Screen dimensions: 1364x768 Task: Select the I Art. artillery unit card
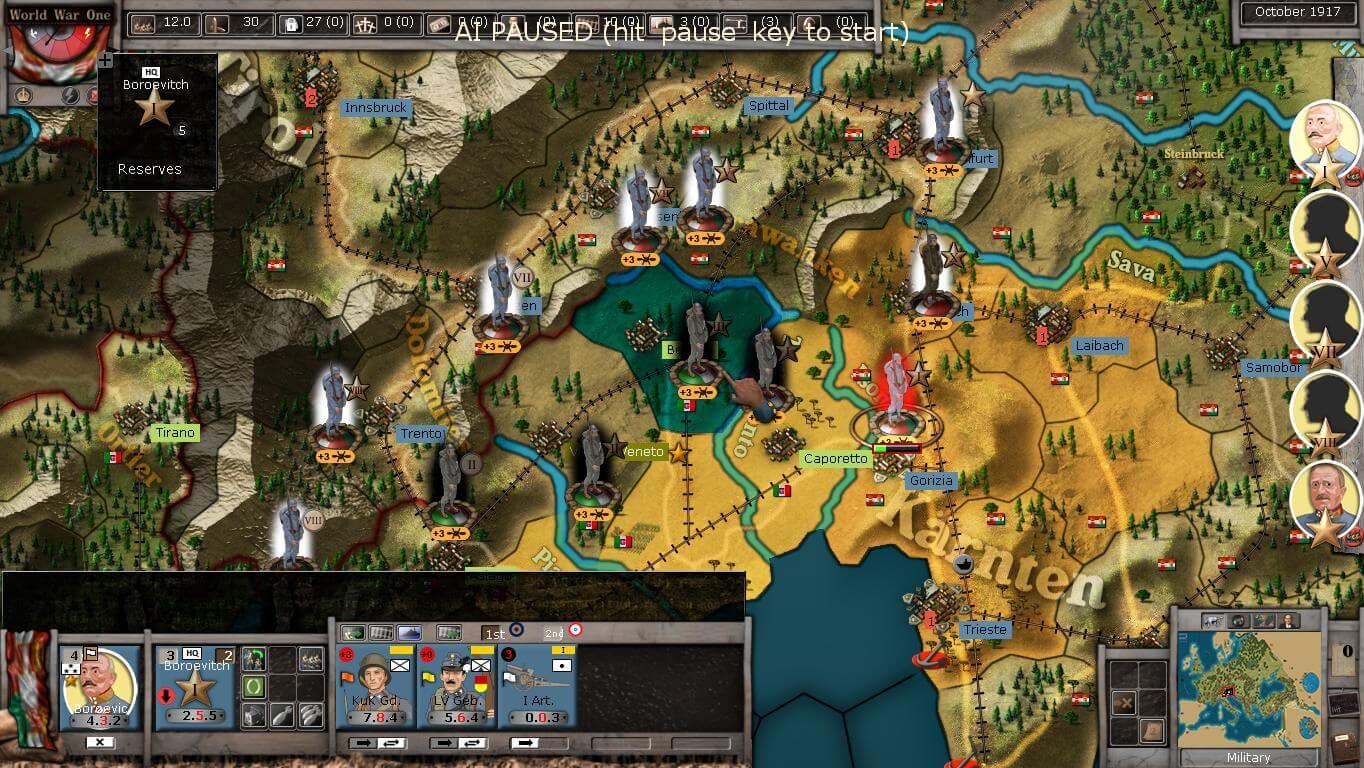(538, 686)
